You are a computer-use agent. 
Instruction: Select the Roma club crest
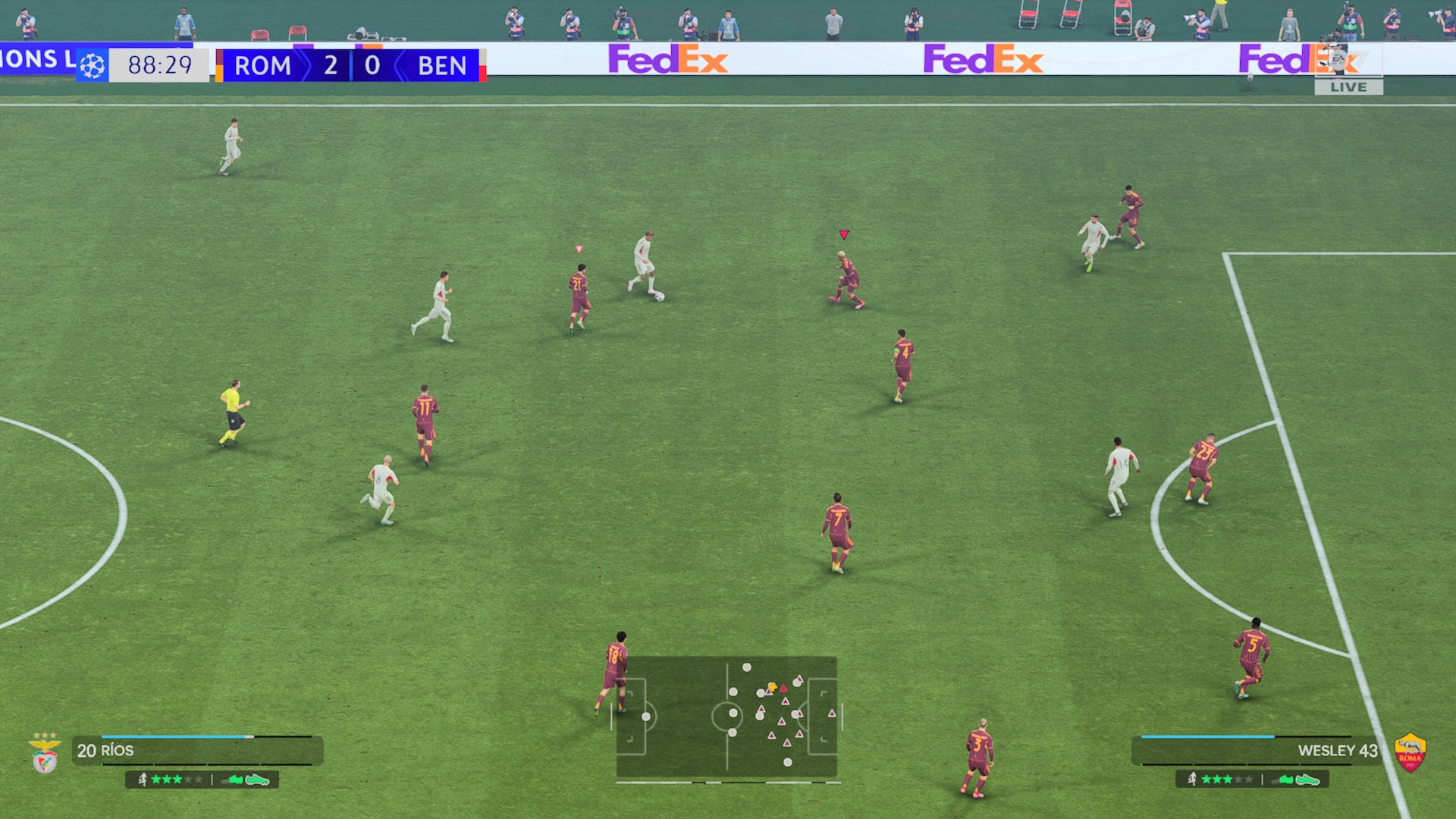tap(1410, 753)
